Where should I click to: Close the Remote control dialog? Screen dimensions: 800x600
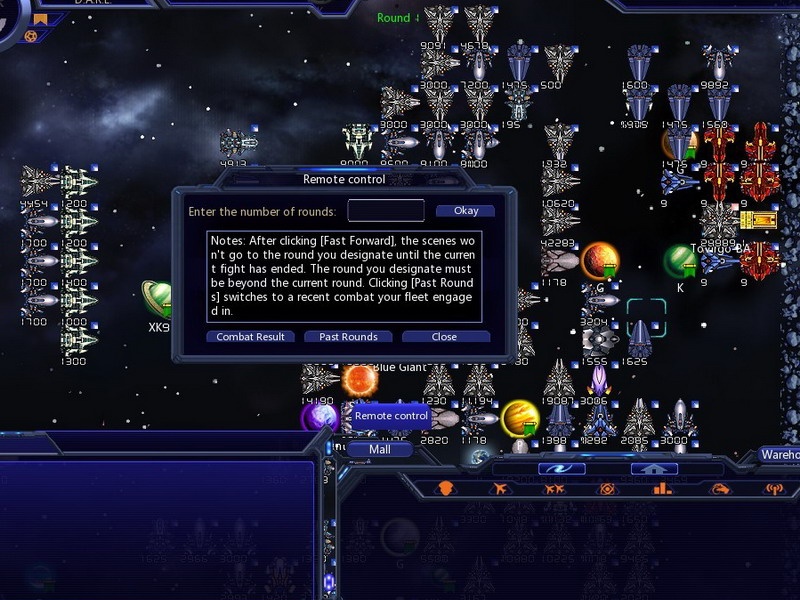click(x=445, y=337)
